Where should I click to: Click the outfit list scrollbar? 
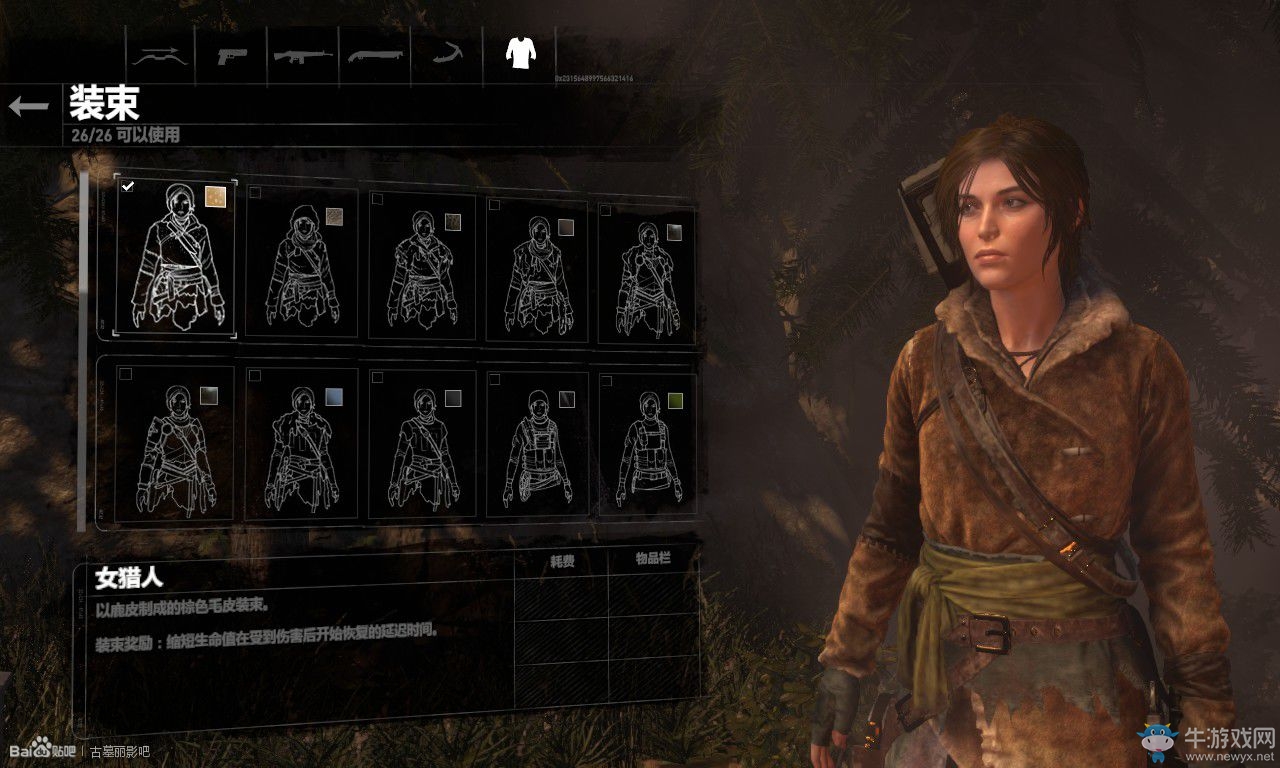point(83,350)
